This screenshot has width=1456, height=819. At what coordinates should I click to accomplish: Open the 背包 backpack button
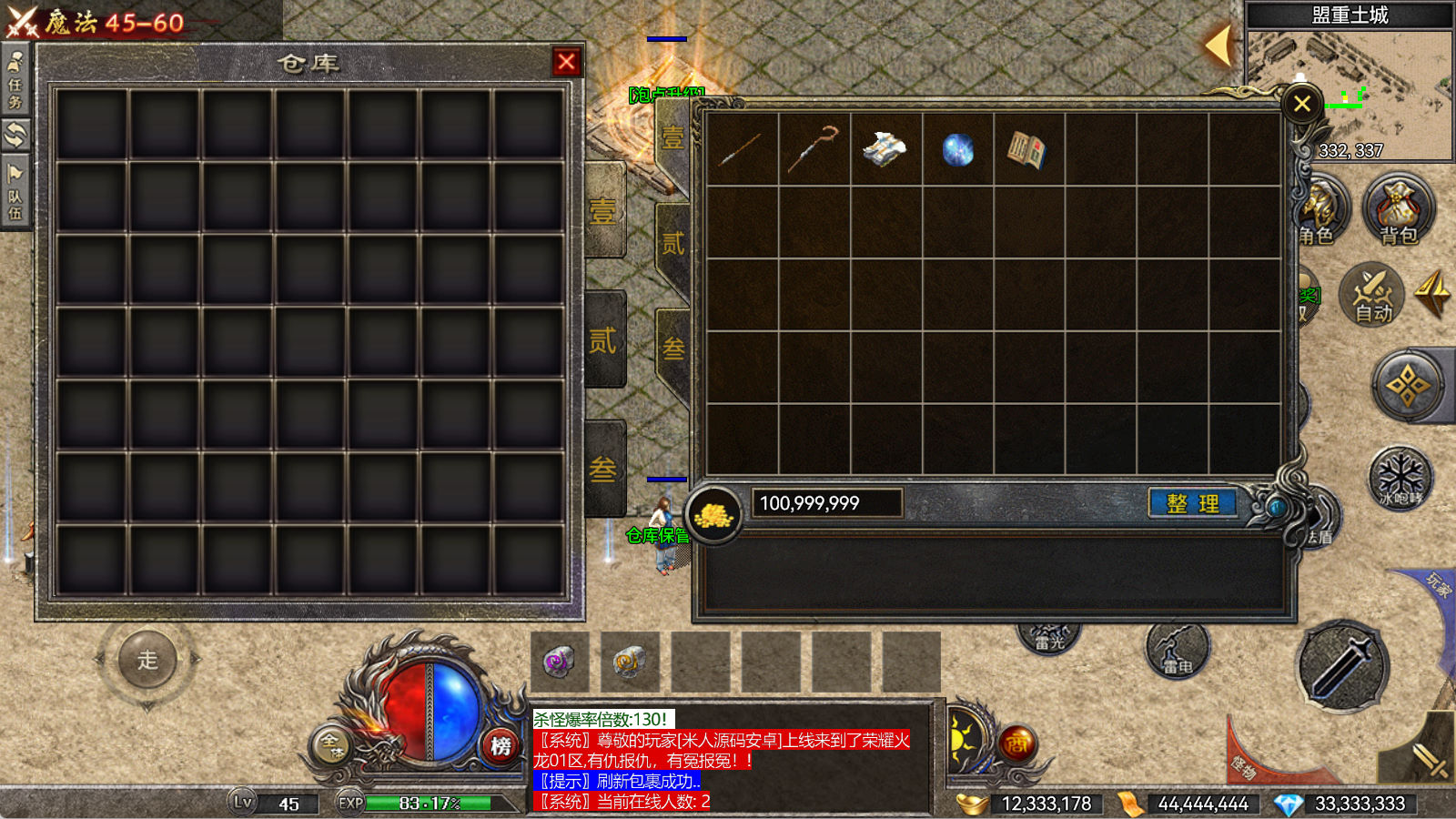[x=1398, y=211]
